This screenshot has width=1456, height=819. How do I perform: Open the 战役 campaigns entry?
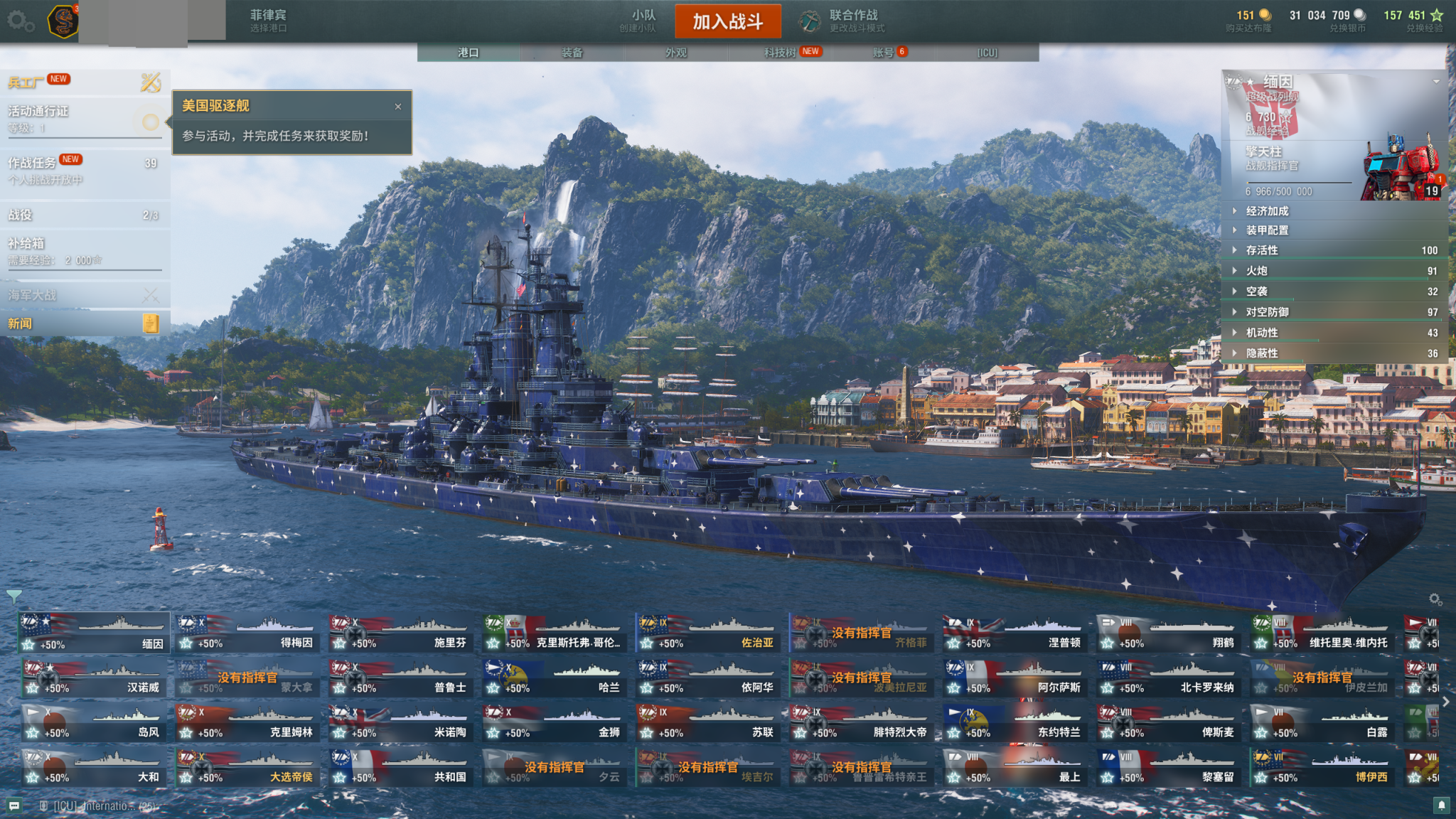point(21,215)
